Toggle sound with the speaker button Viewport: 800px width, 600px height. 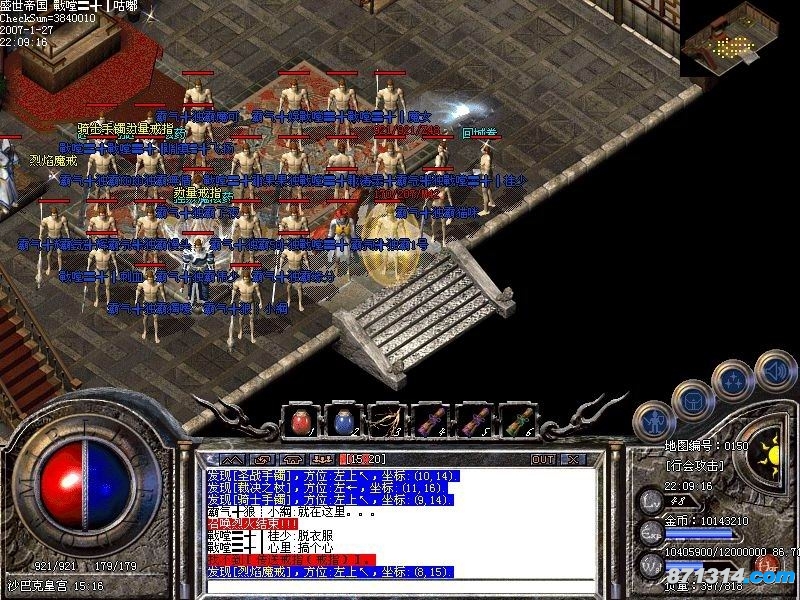click(x=777, y=370)
